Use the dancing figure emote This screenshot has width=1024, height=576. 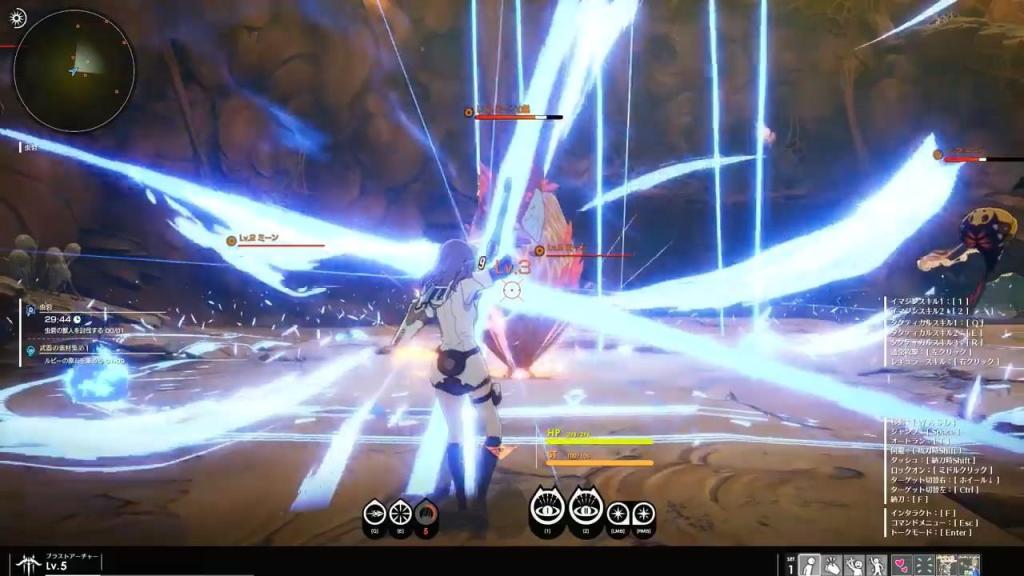[877, 565]
